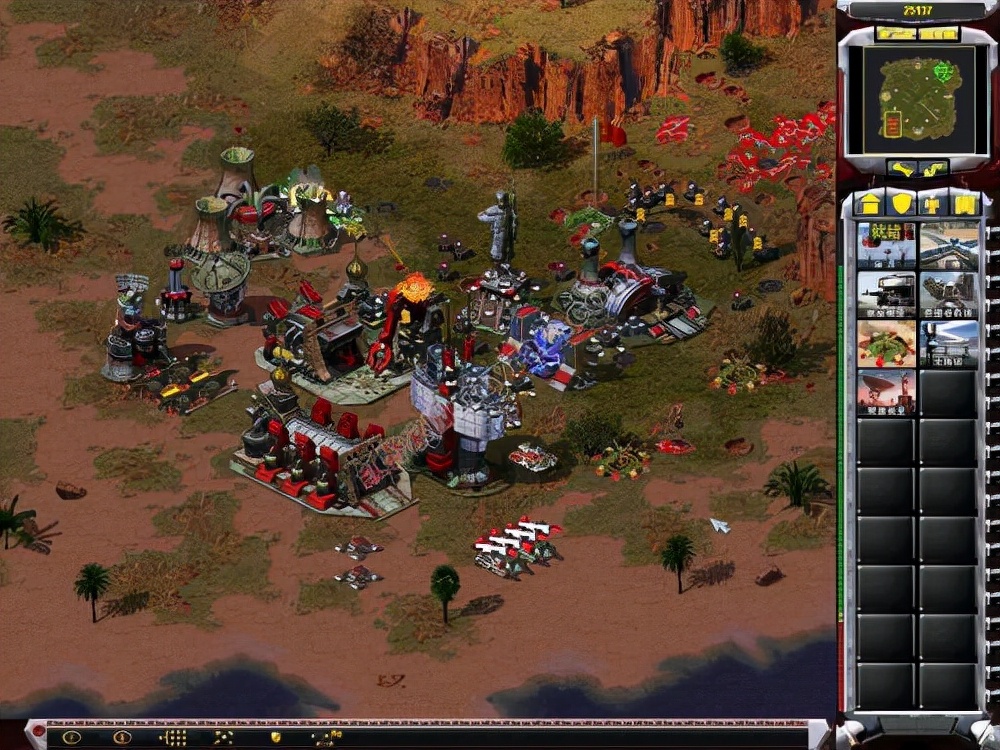This screenshot has width=1000, height=750.
Task: Choose the red and green structure build icon
Action: point(886,344)
